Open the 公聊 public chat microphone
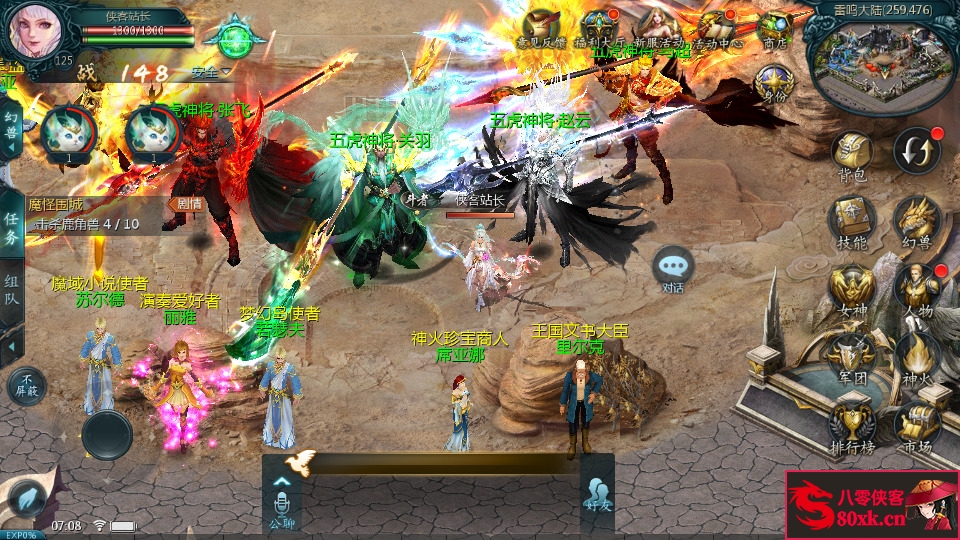Image resolution: width=960 pixels, height=540 pixels. coord(282,497)
